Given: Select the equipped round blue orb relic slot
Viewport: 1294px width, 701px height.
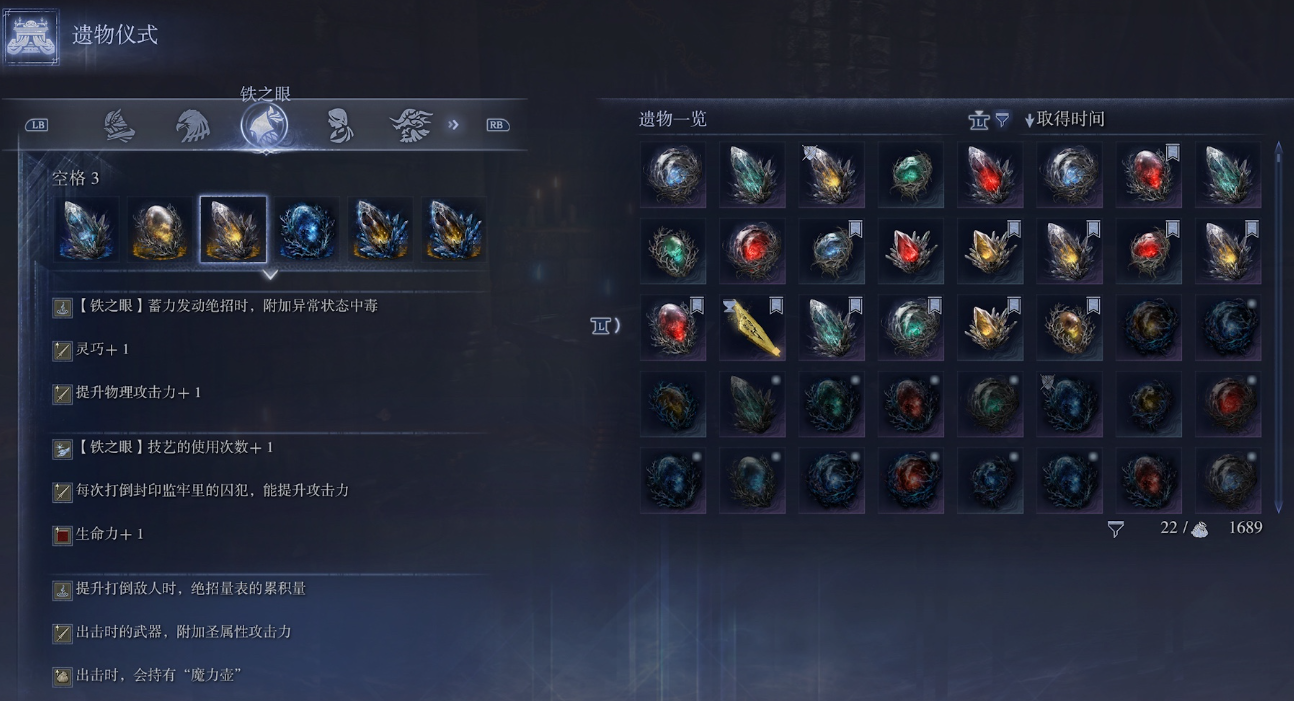Looking at the screenshot, I should pos(307,229).
